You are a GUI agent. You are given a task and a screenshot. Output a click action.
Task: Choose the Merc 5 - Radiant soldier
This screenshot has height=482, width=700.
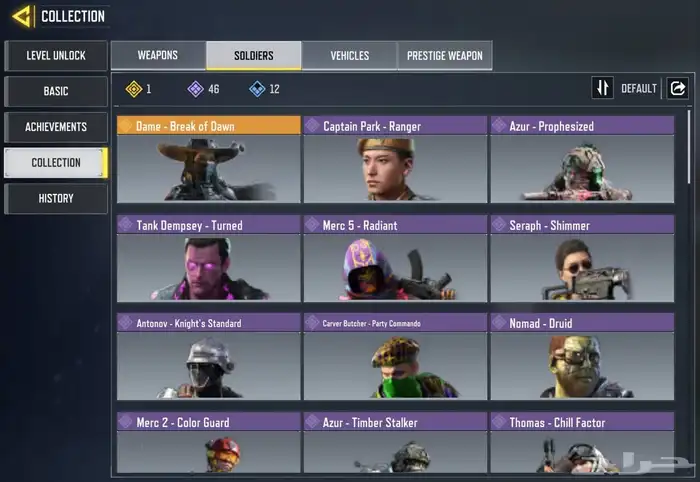(x=395, y=258)
